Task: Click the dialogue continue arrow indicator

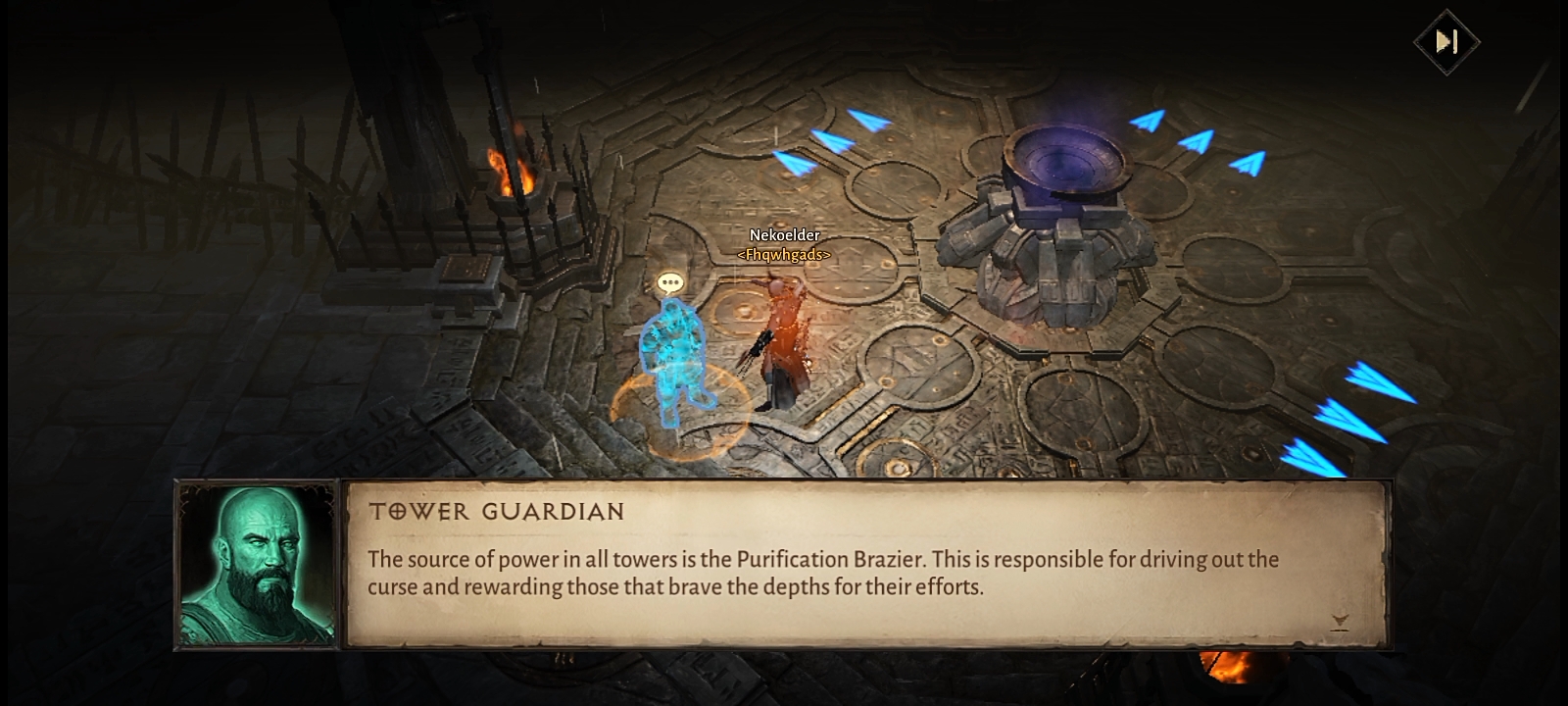Action: (1340, 621)
